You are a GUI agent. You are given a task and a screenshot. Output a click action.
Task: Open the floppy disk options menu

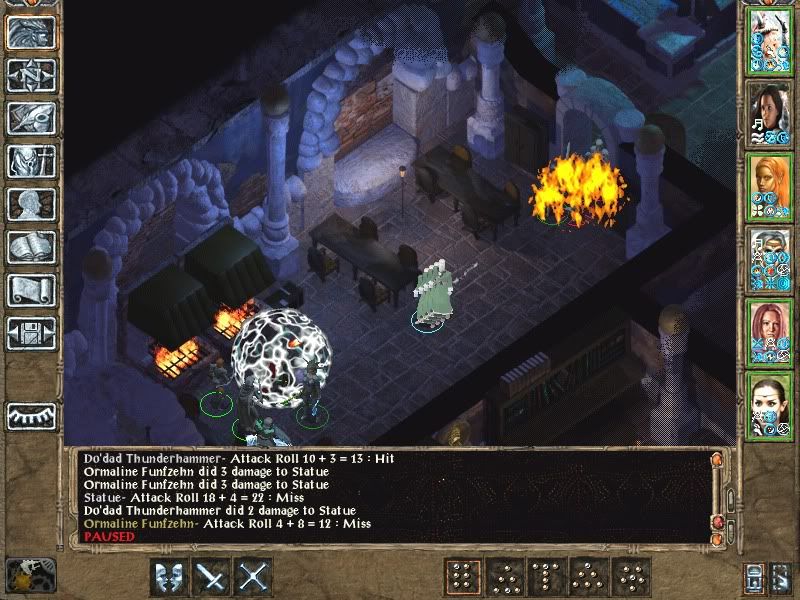pos(31,334)
